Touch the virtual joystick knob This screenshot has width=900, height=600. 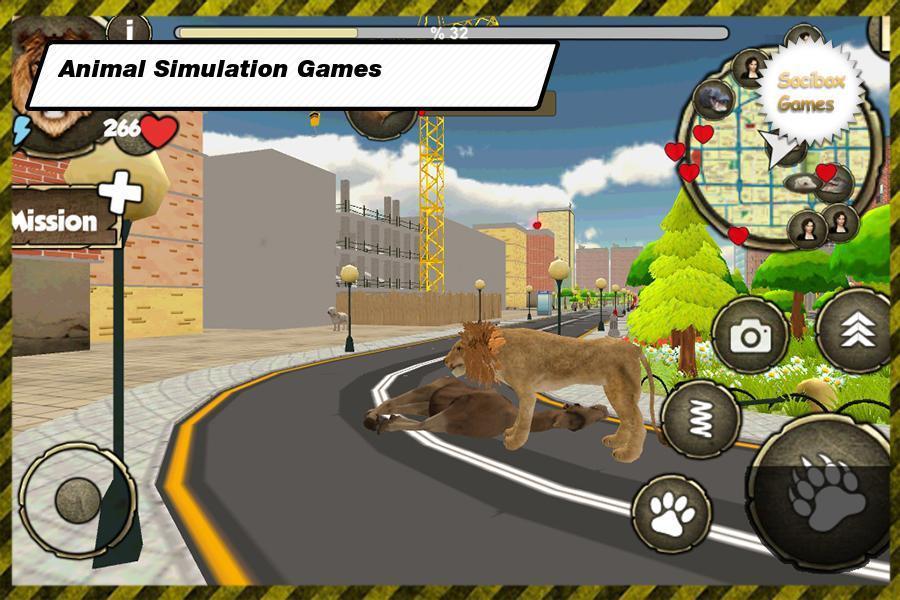76,499
